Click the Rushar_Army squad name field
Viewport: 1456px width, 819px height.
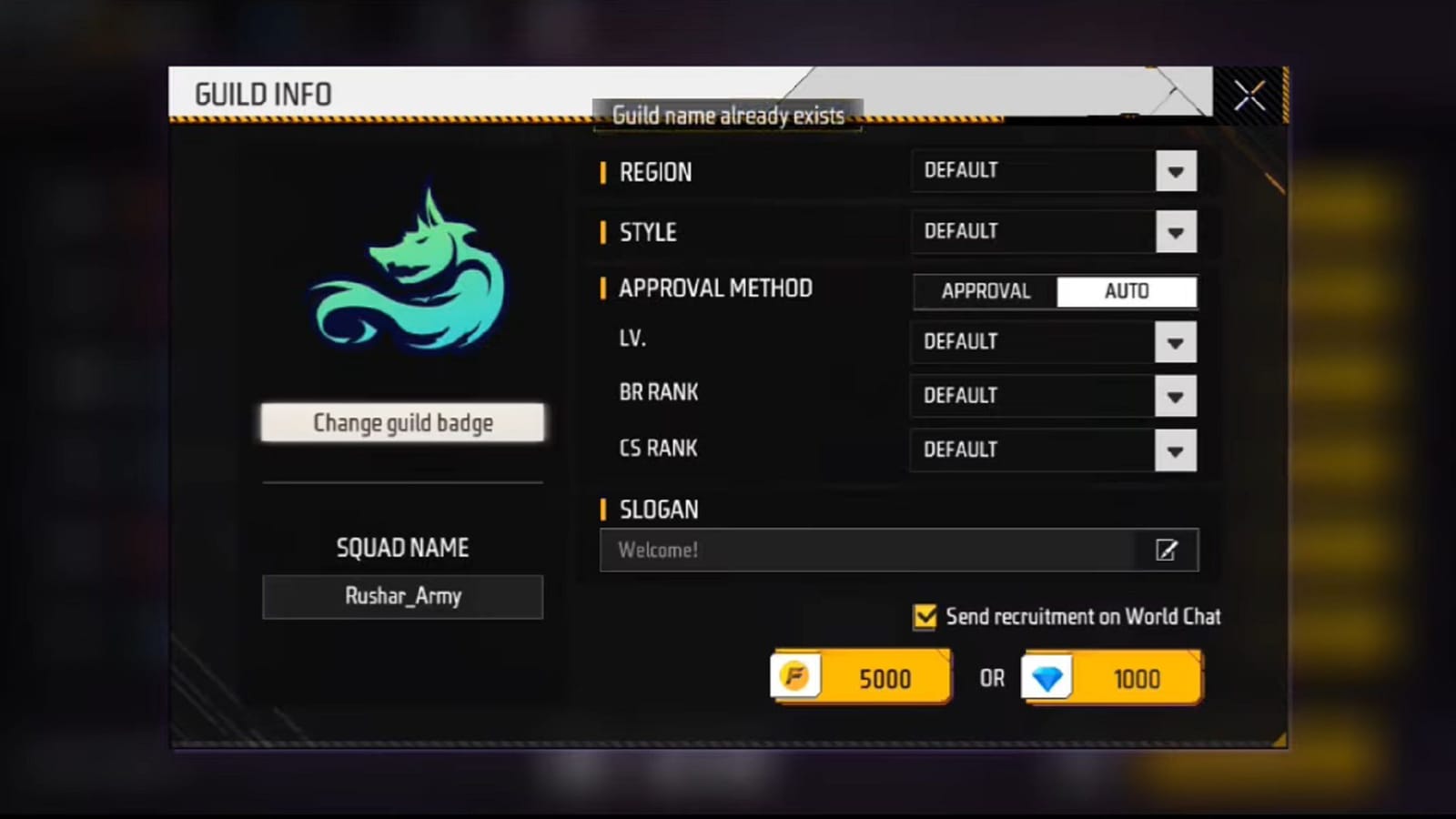click(403, 597)
